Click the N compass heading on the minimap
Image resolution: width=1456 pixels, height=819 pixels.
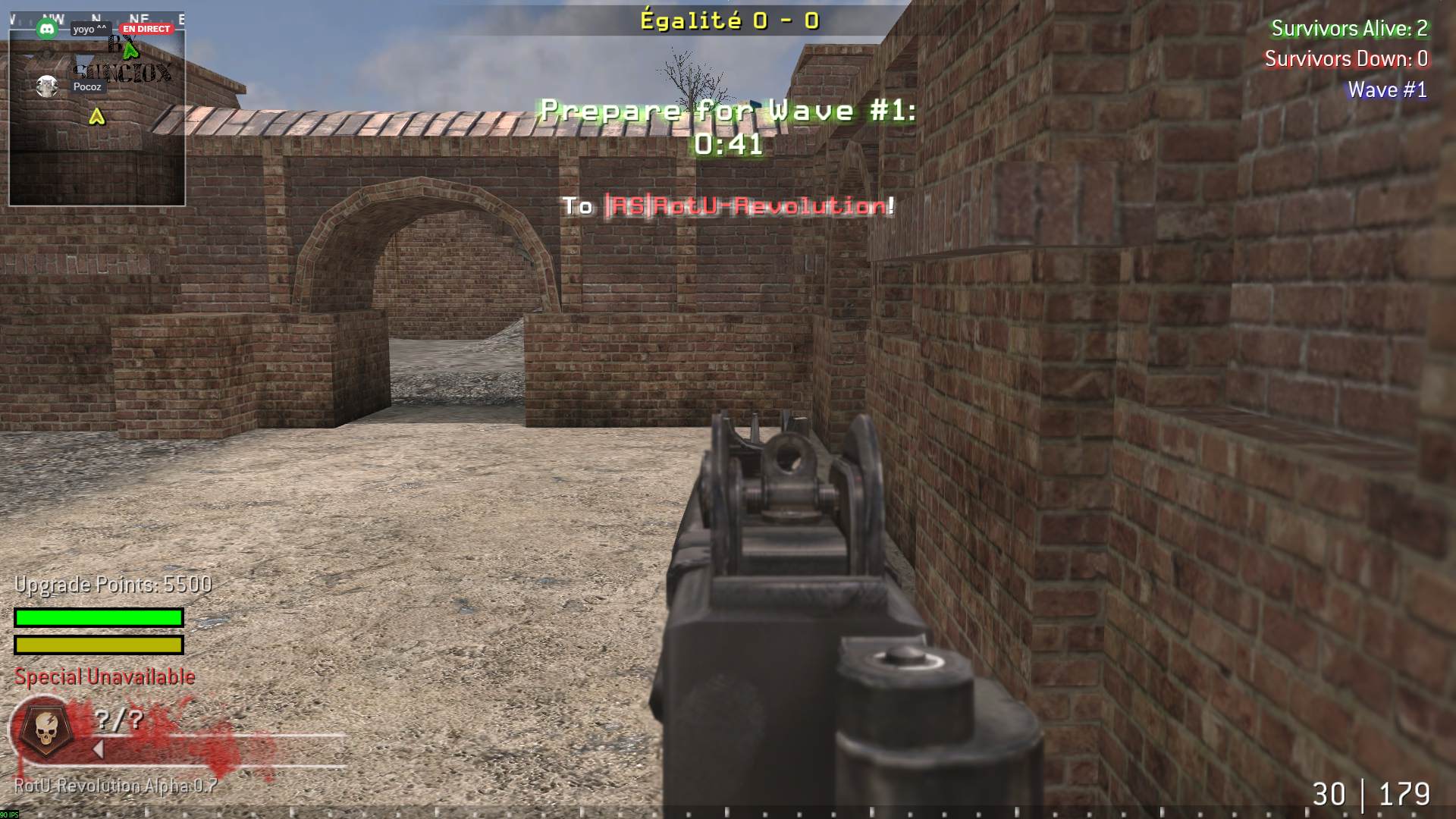(x=96, y=16)
